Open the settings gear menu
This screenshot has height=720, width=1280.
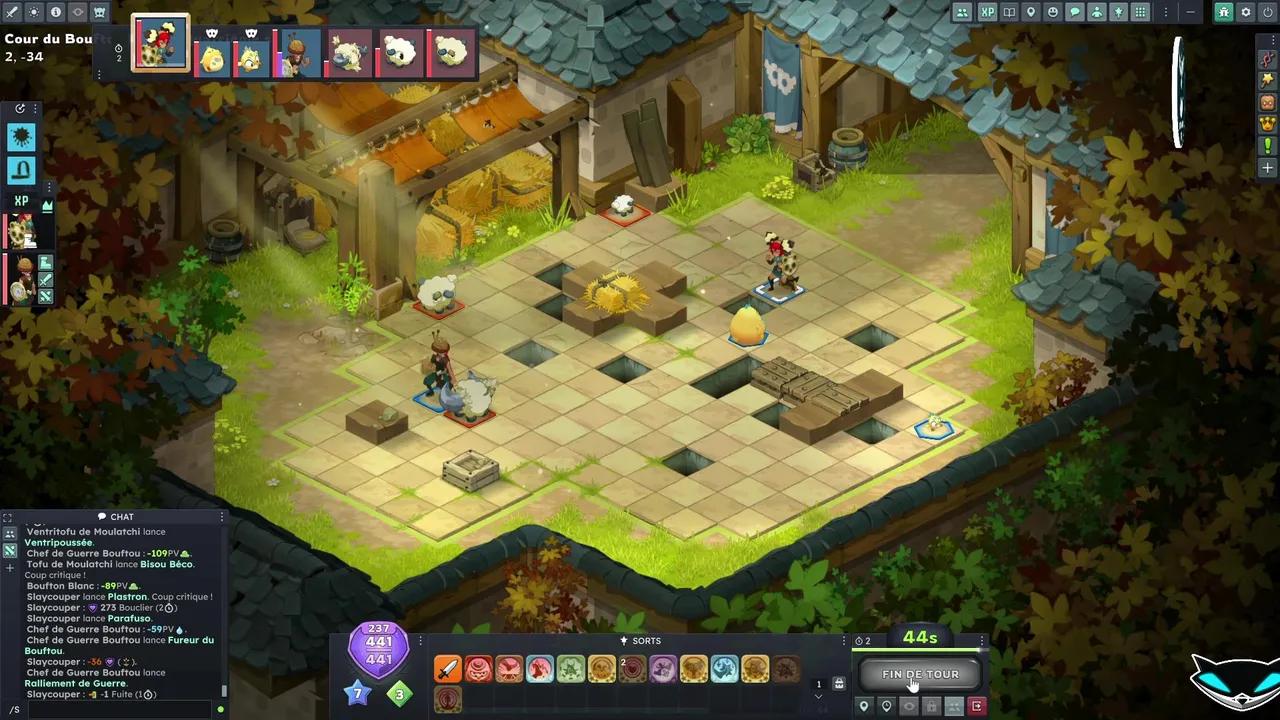coord(1245,12)
